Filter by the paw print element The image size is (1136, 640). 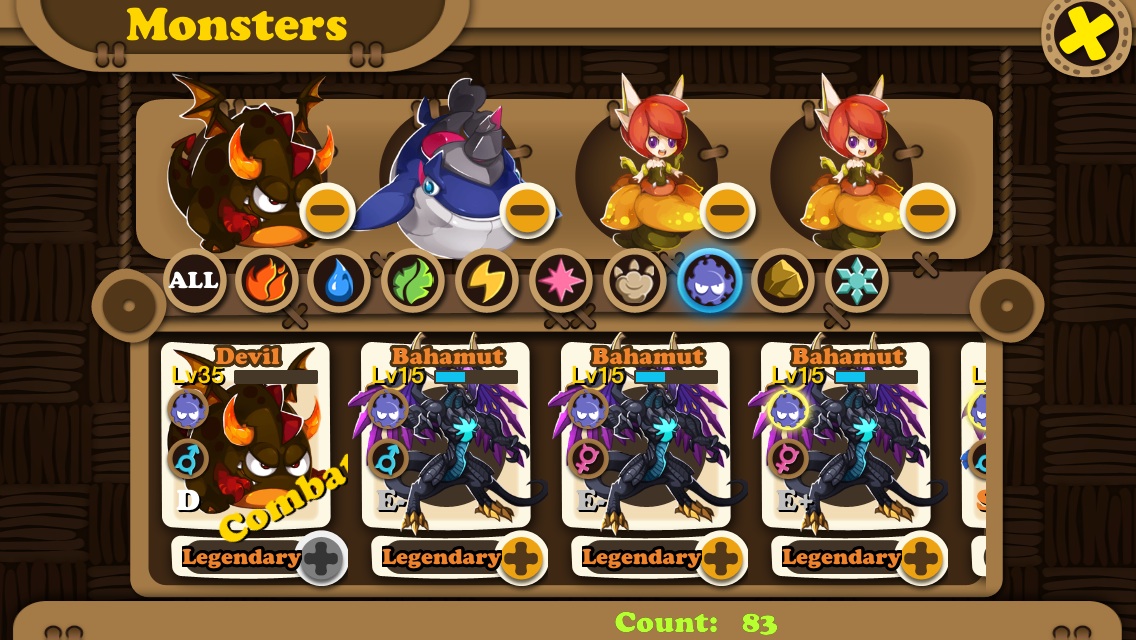click(x=635, y=280)
